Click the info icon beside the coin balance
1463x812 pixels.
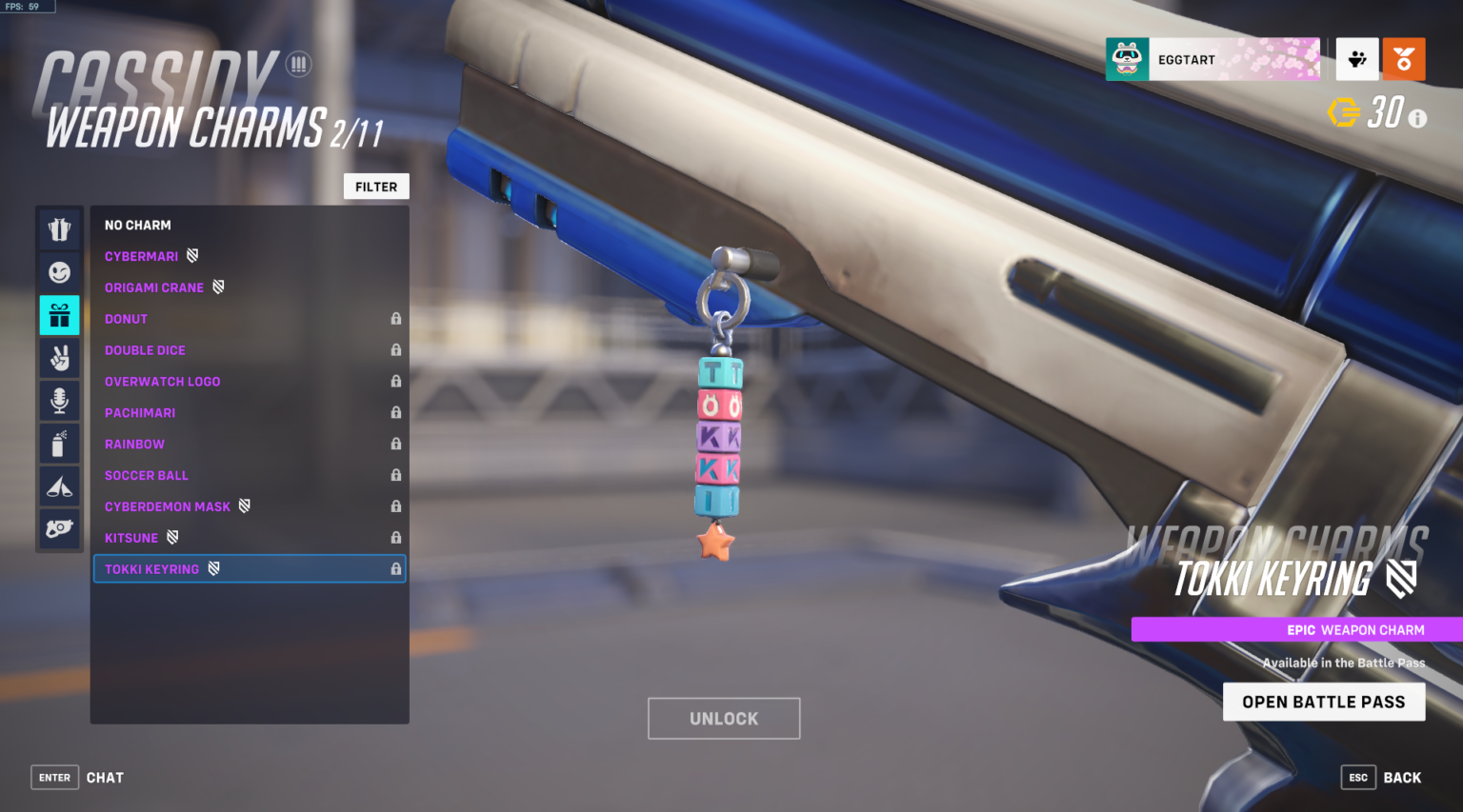coord(1418,118)
